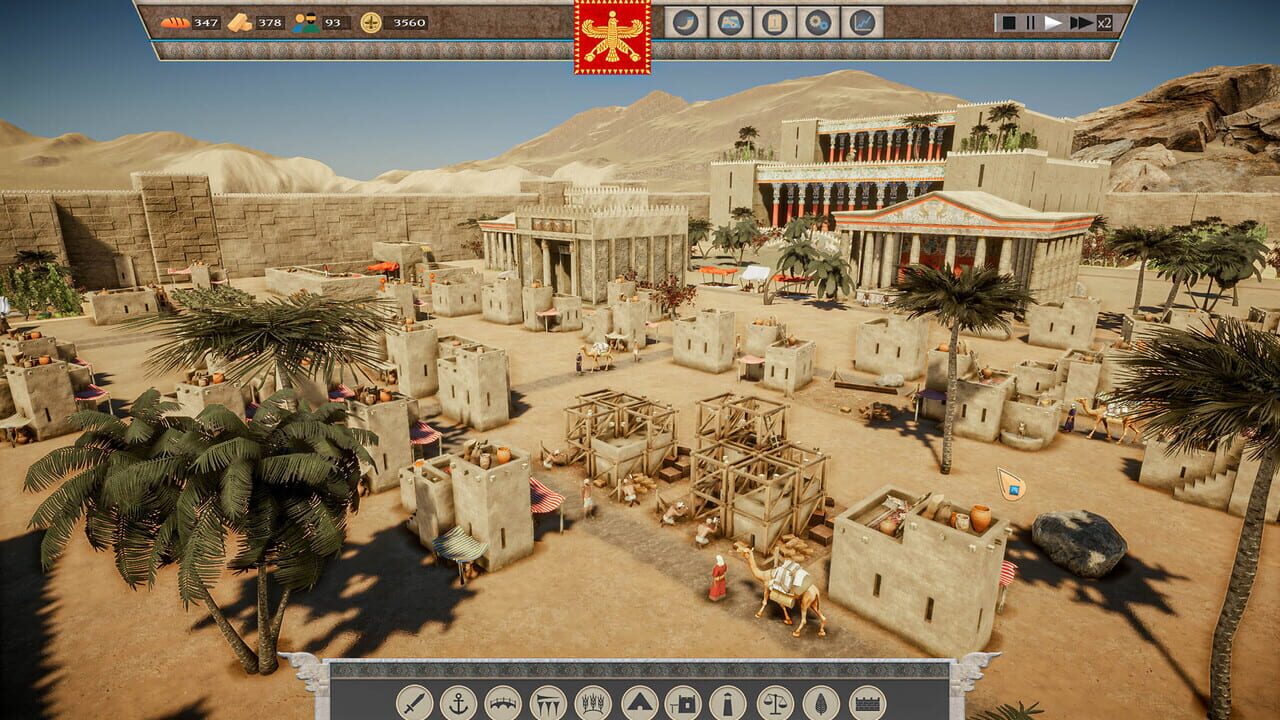Select the fortress building icon

pyautogui.click(x=684, y=703)
